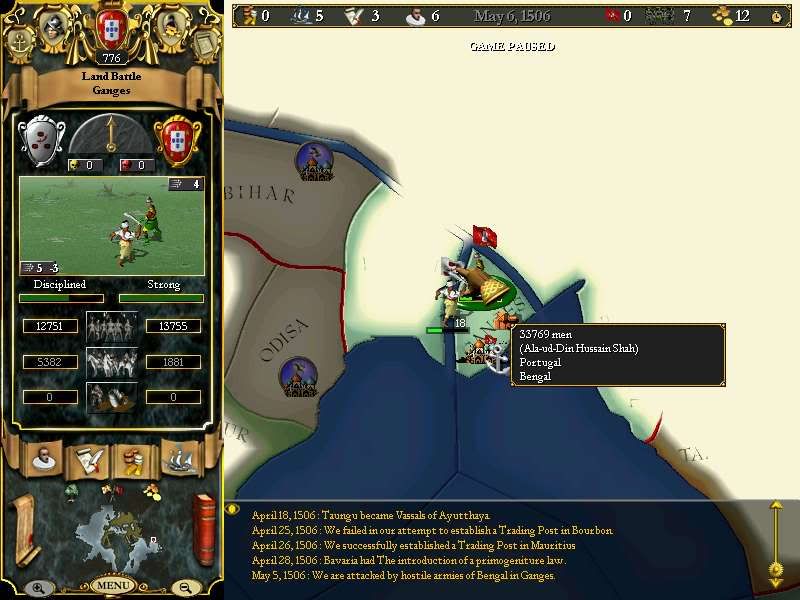Switch minimap to the flags political mode

111,489
